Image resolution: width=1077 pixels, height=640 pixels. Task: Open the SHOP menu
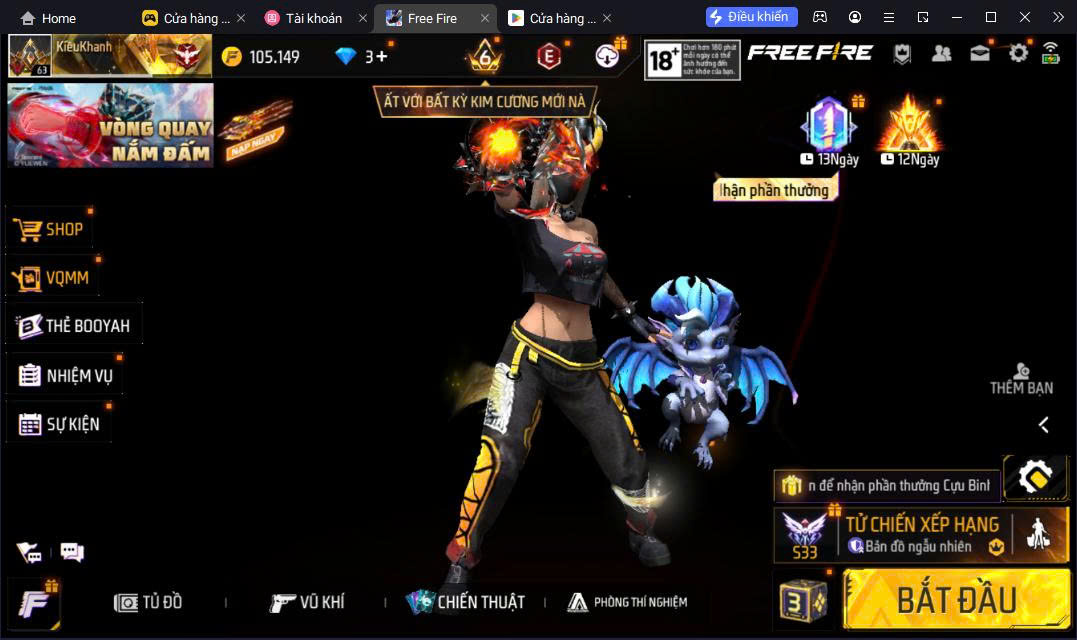pyautogui.click(x=50, y=229)
